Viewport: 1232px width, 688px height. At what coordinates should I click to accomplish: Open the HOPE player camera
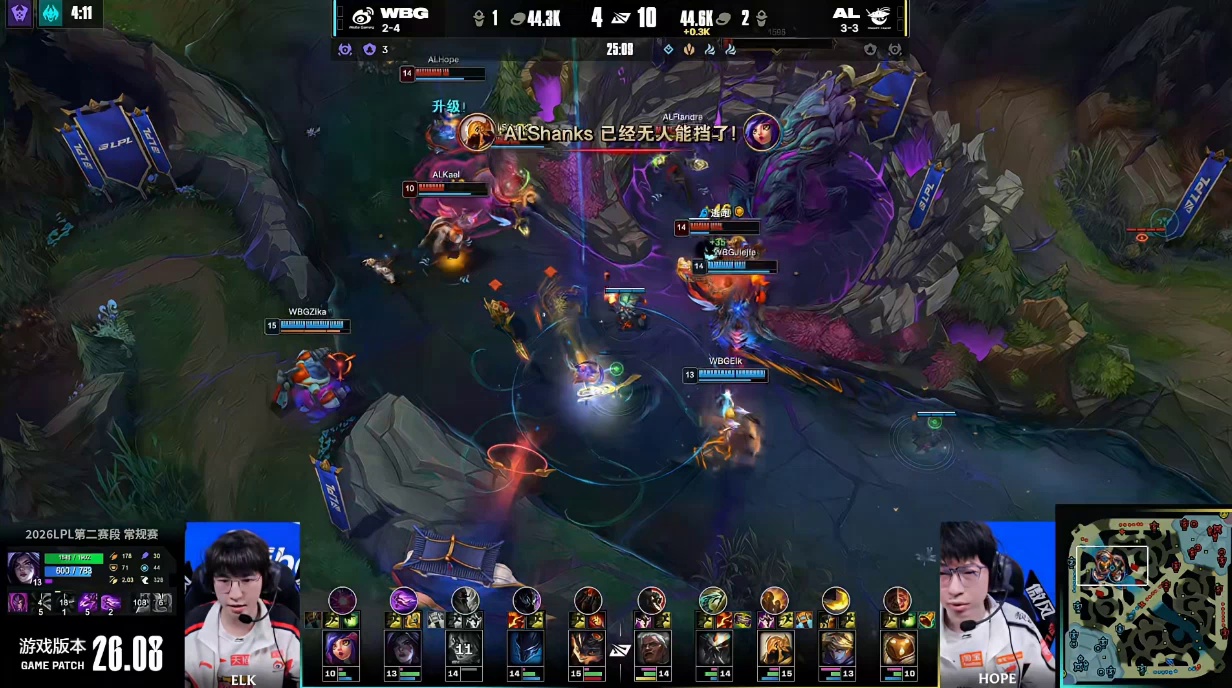click(x=997, y=603)
